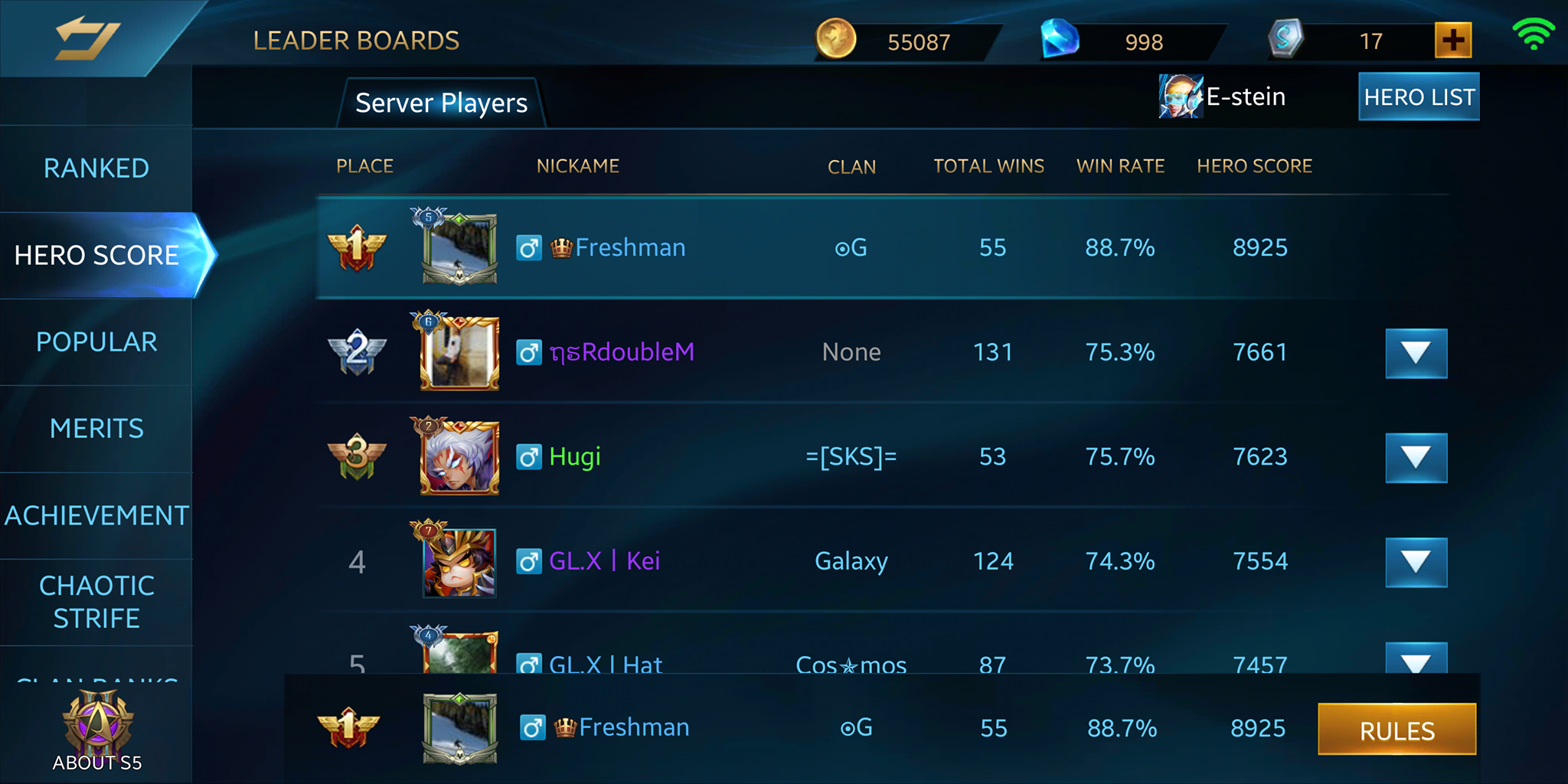Click E-stein's avatar portrait
Viewport: 1568px width, 784px height.
(x=1179, y=96)
